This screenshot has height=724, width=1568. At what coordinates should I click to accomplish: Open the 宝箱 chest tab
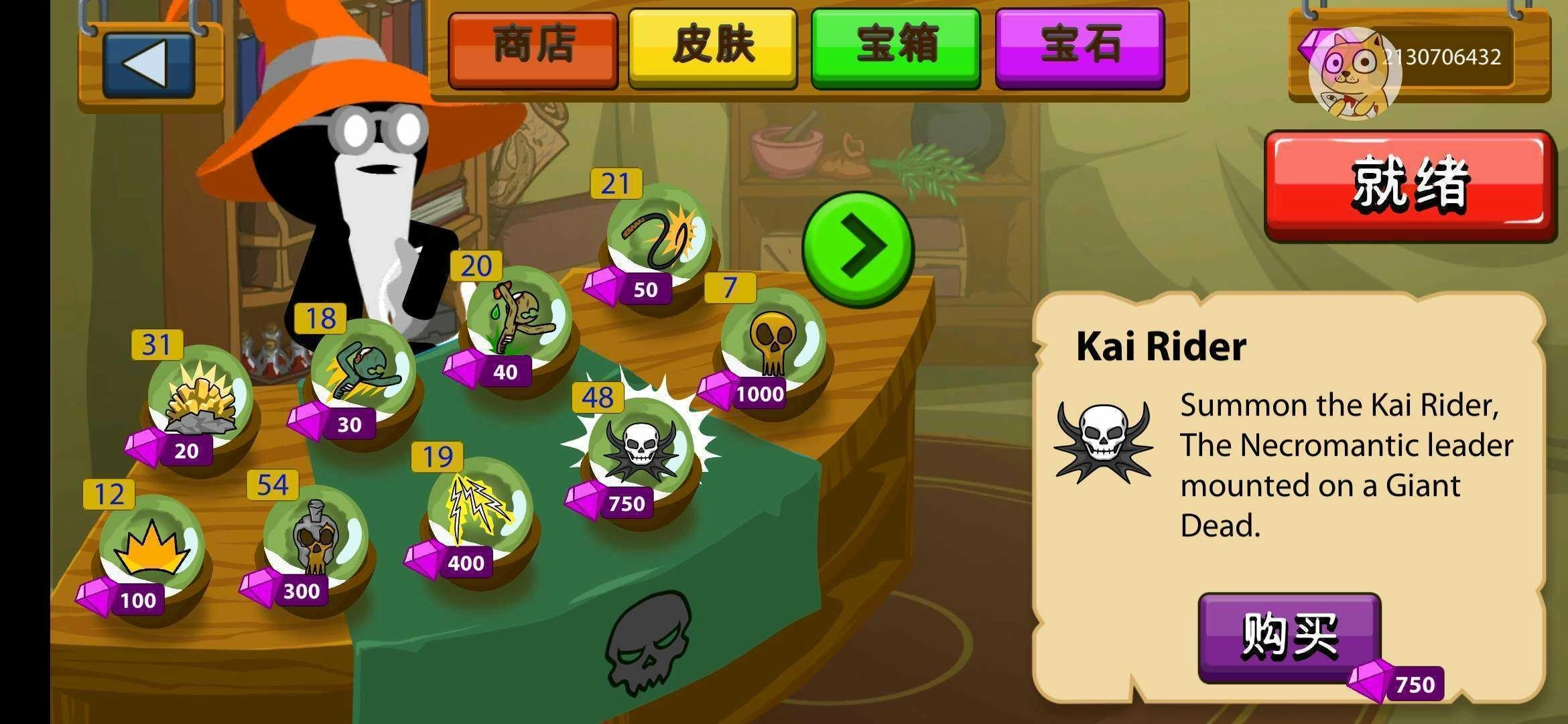pyautogui.click(x=895, y=44)
